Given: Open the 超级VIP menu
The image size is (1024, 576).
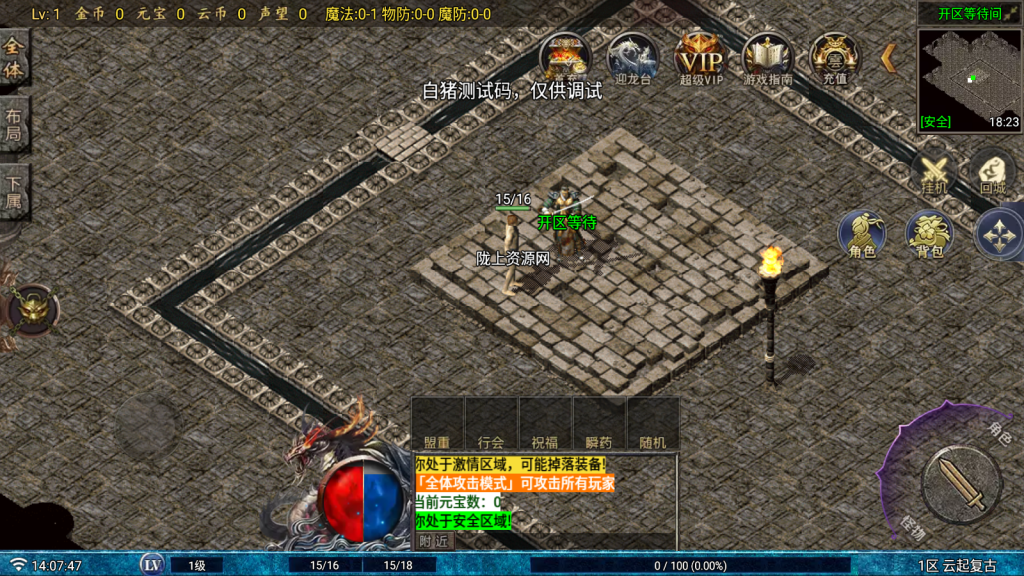Looking at the screenshot, I should [699, 56].
